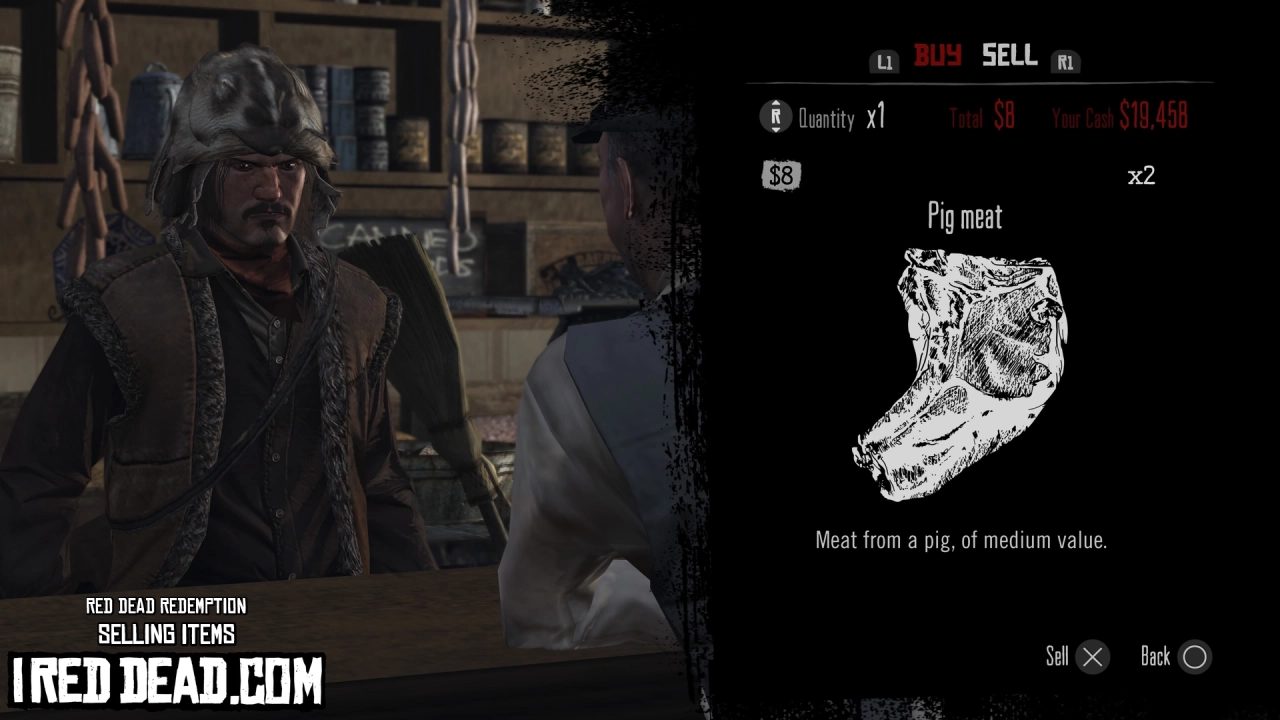
Task: Click the x2 quantity owned indicator
Action: (x=1142, y=175)
